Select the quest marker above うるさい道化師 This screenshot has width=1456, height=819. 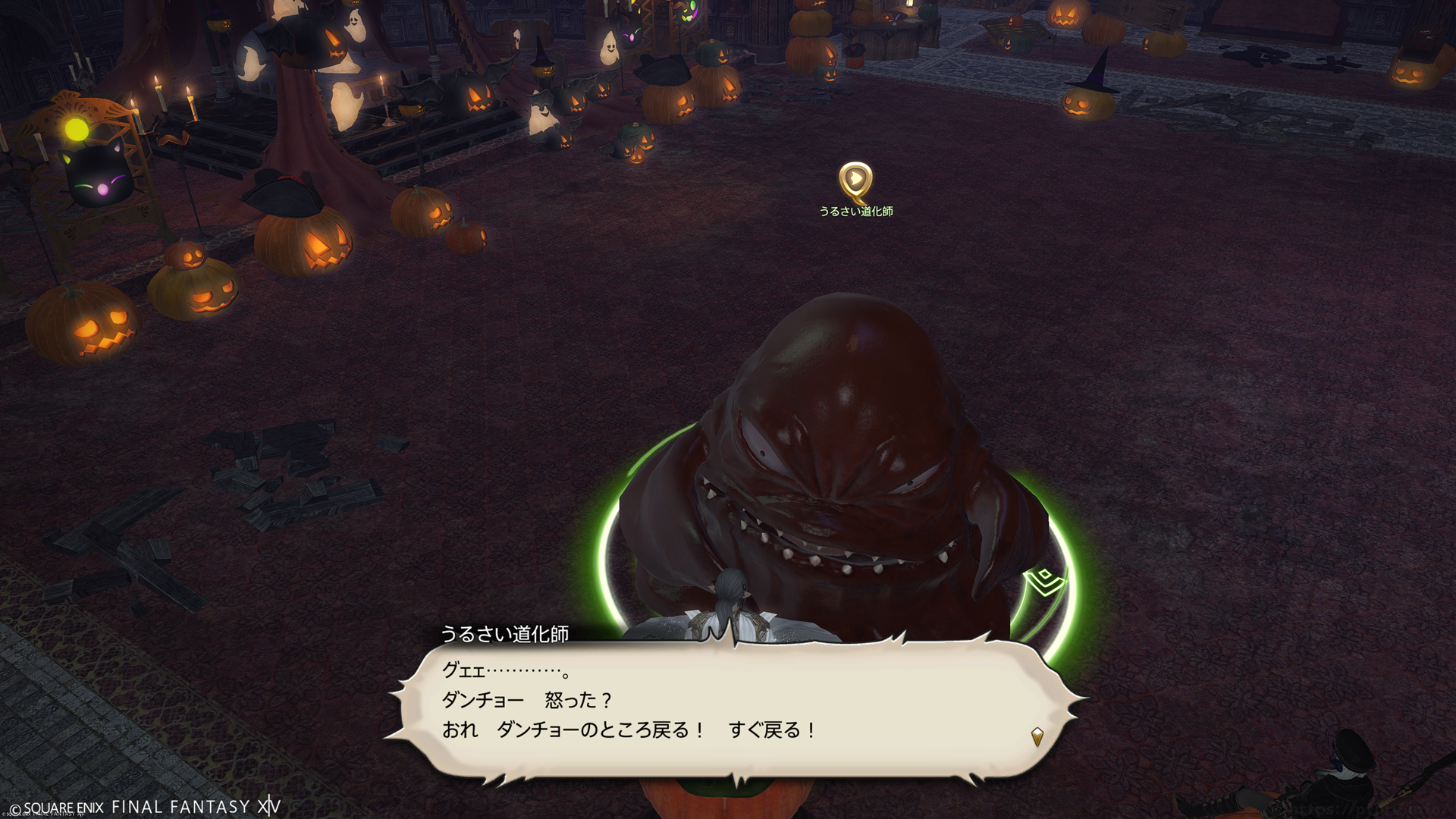(855, 180)
